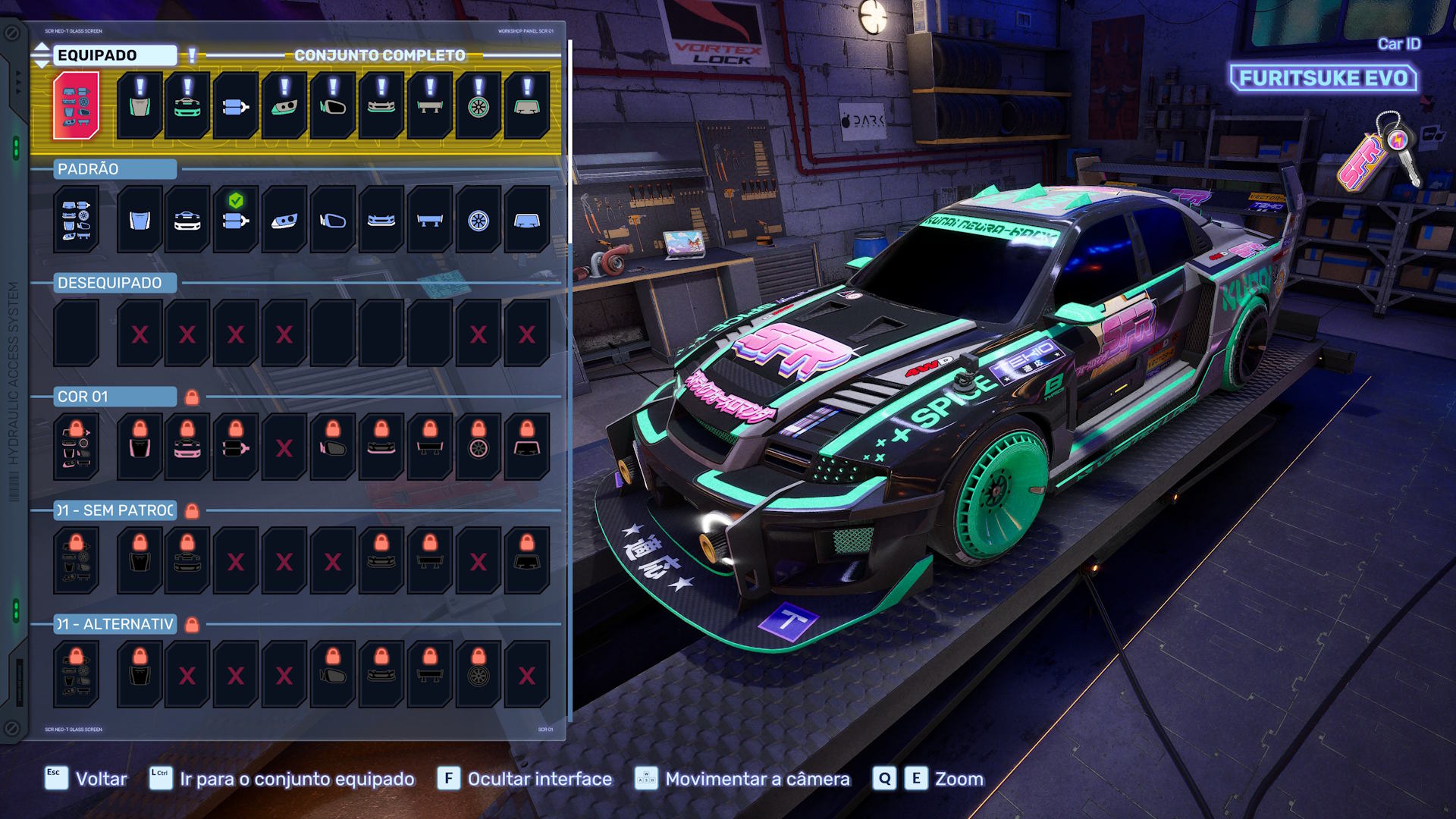Choose the equipped spoiler in Equipado
1456x819 pixels.
[430, 105]
